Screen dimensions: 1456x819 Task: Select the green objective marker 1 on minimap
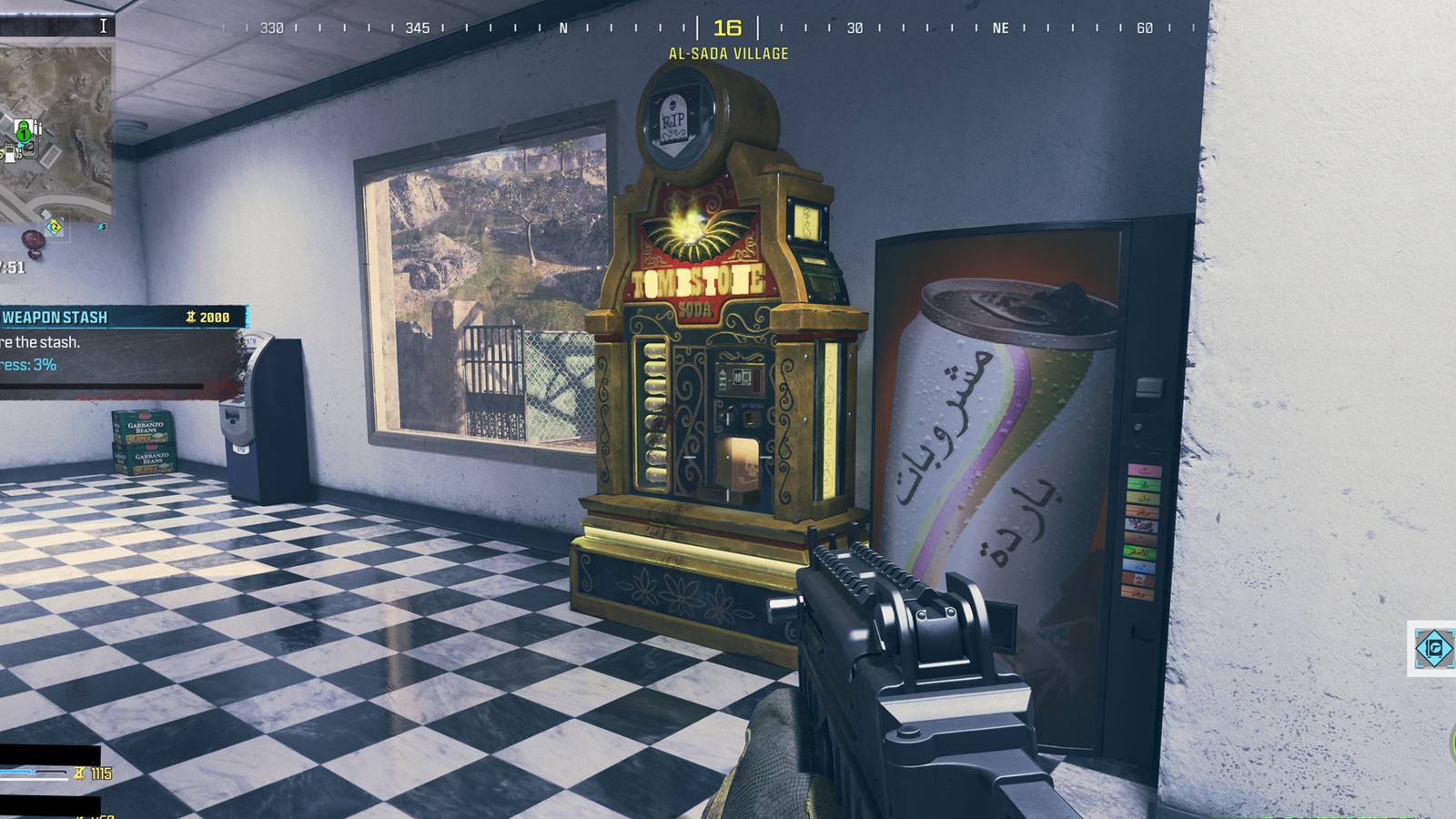(x=24, y=134)
